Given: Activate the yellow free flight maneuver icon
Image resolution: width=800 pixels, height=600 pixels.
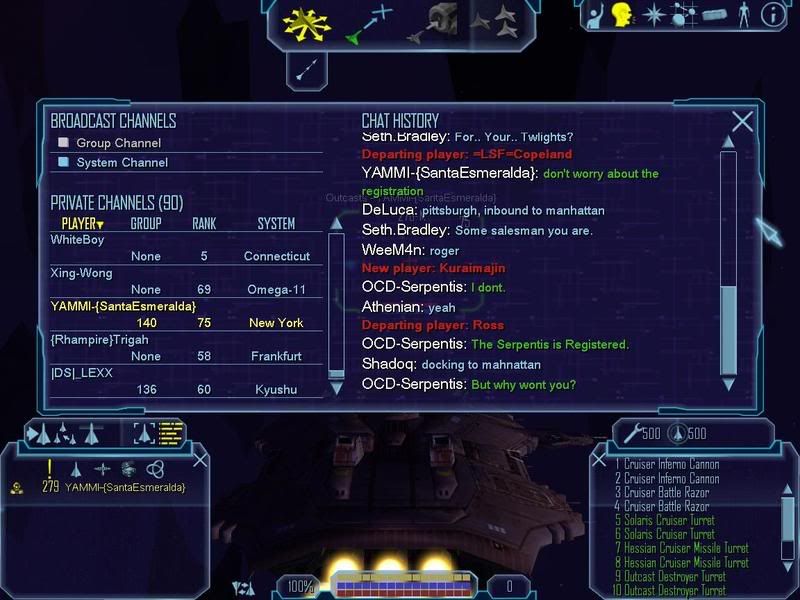Looking at the screenshot, I should (x=306, y=24).
